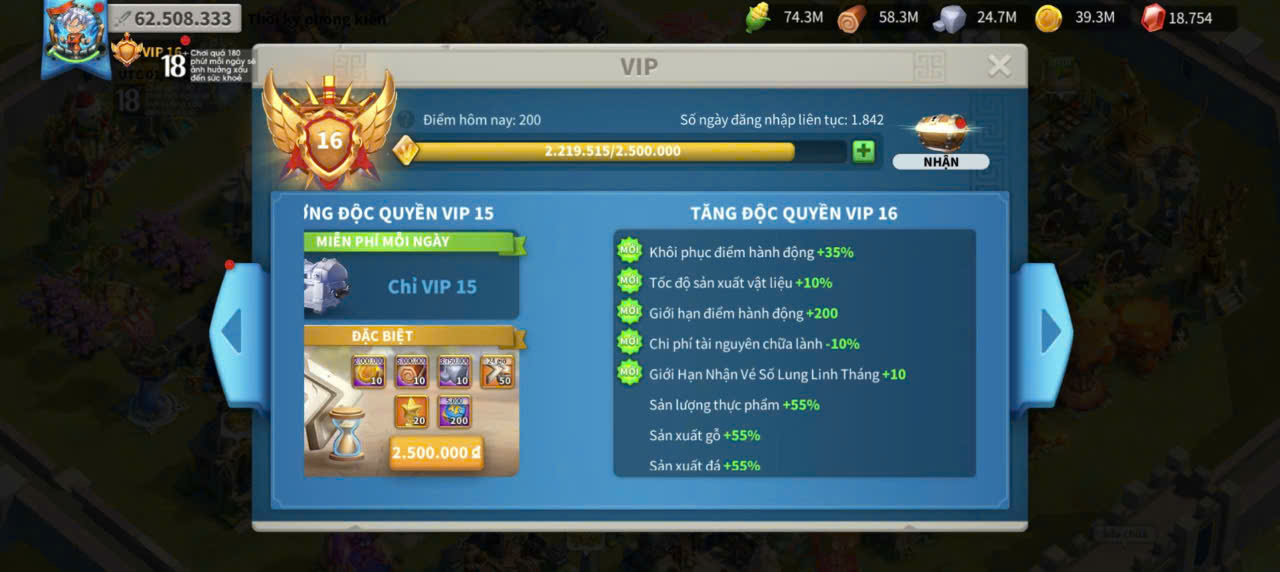
Task: Select the speedup arrows reward icon
Action: coord(497,371)
